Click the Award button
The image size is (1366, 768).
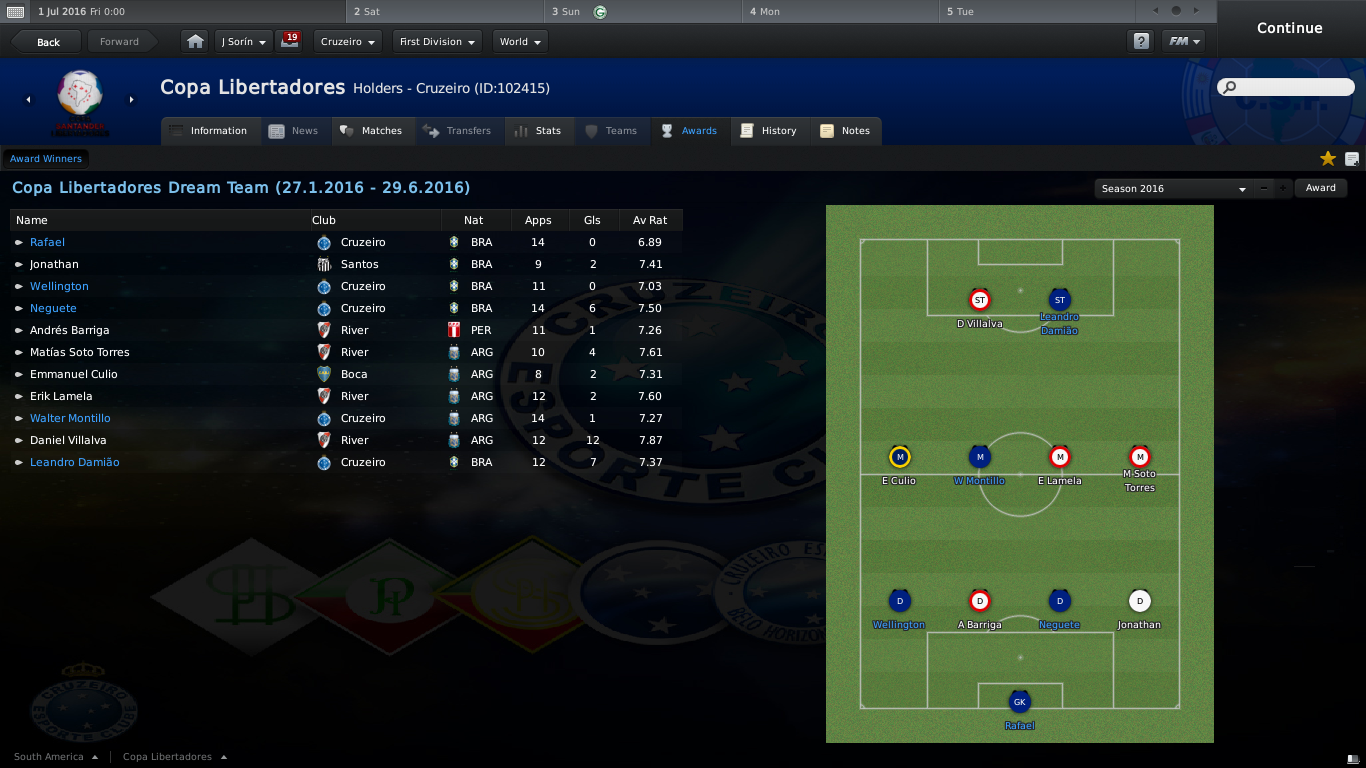pos(1320,188)
